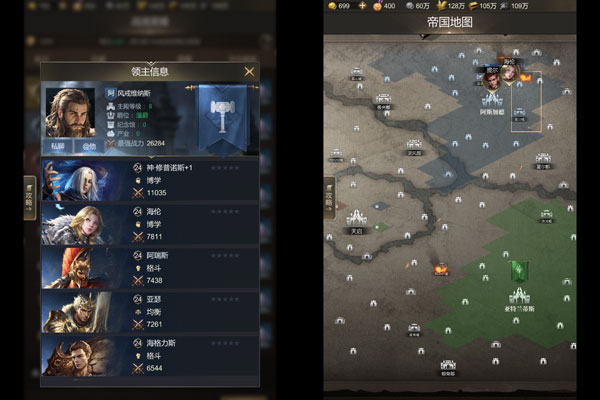Open the 攻略 side tab on the left panel
This screenshot has height=400, width=600.
click(30, 194)
